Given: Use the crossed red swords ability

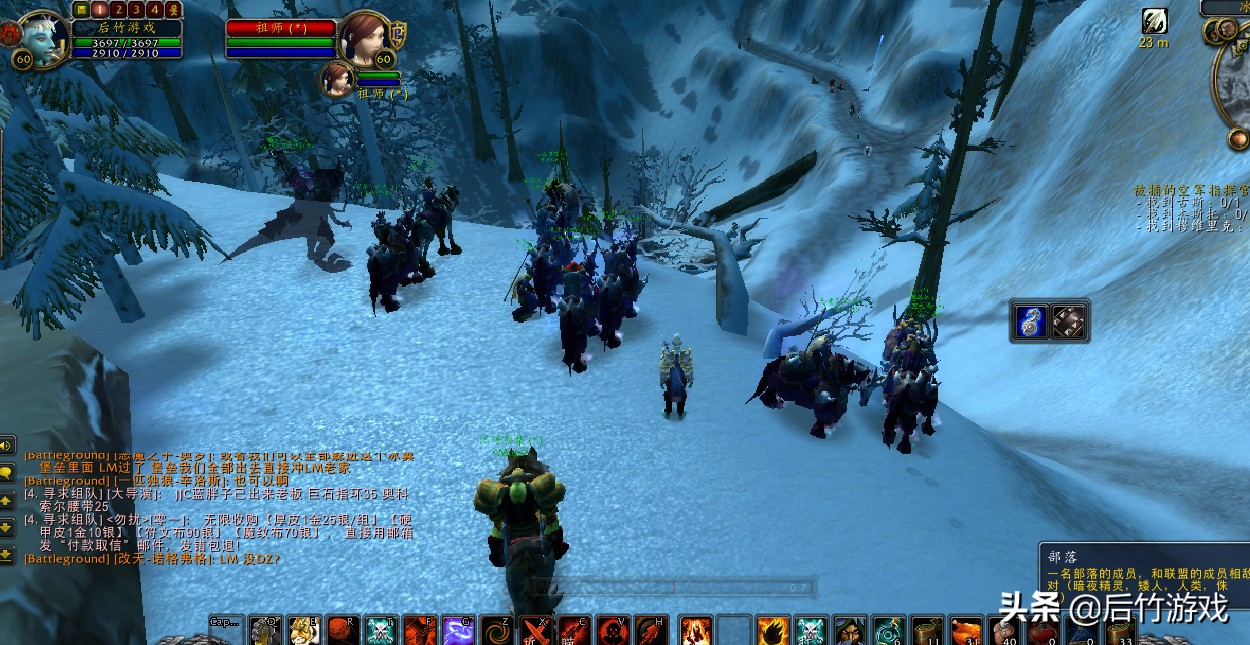Looking at the screenshot, I should pos(536,631).
